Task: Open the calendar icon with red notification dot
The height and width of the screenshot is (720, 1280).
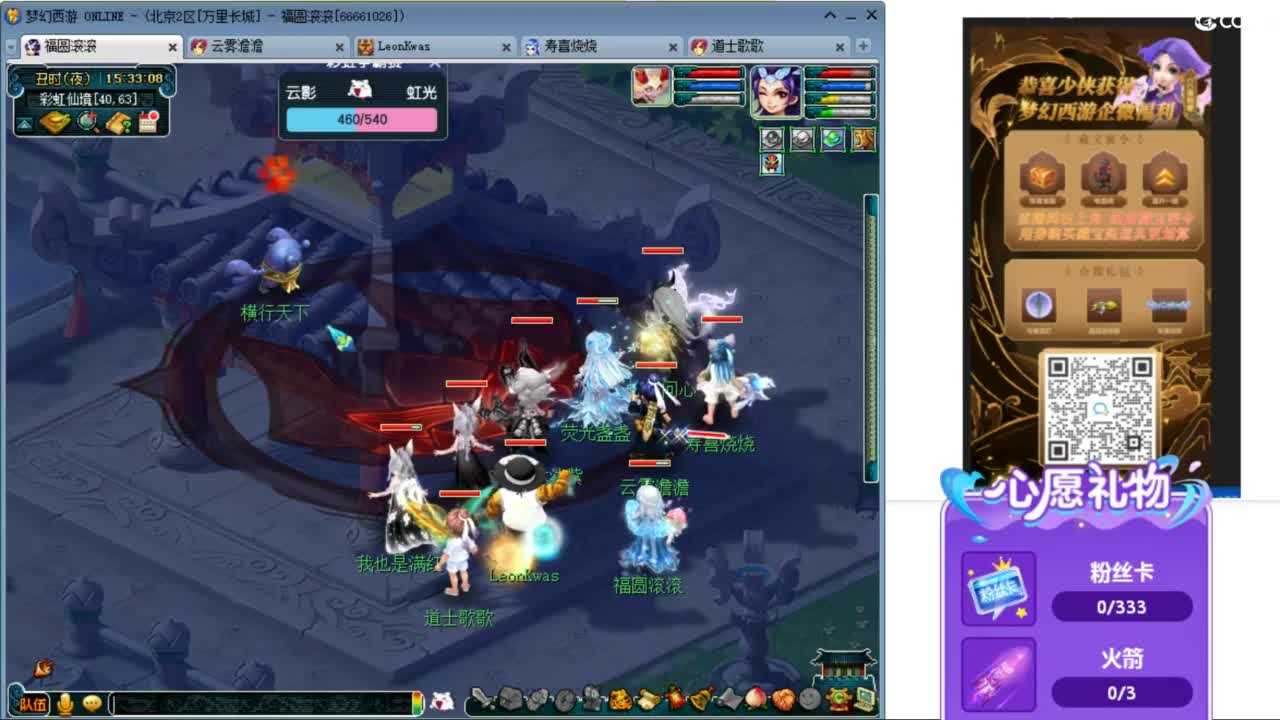Action: point(148,122)
